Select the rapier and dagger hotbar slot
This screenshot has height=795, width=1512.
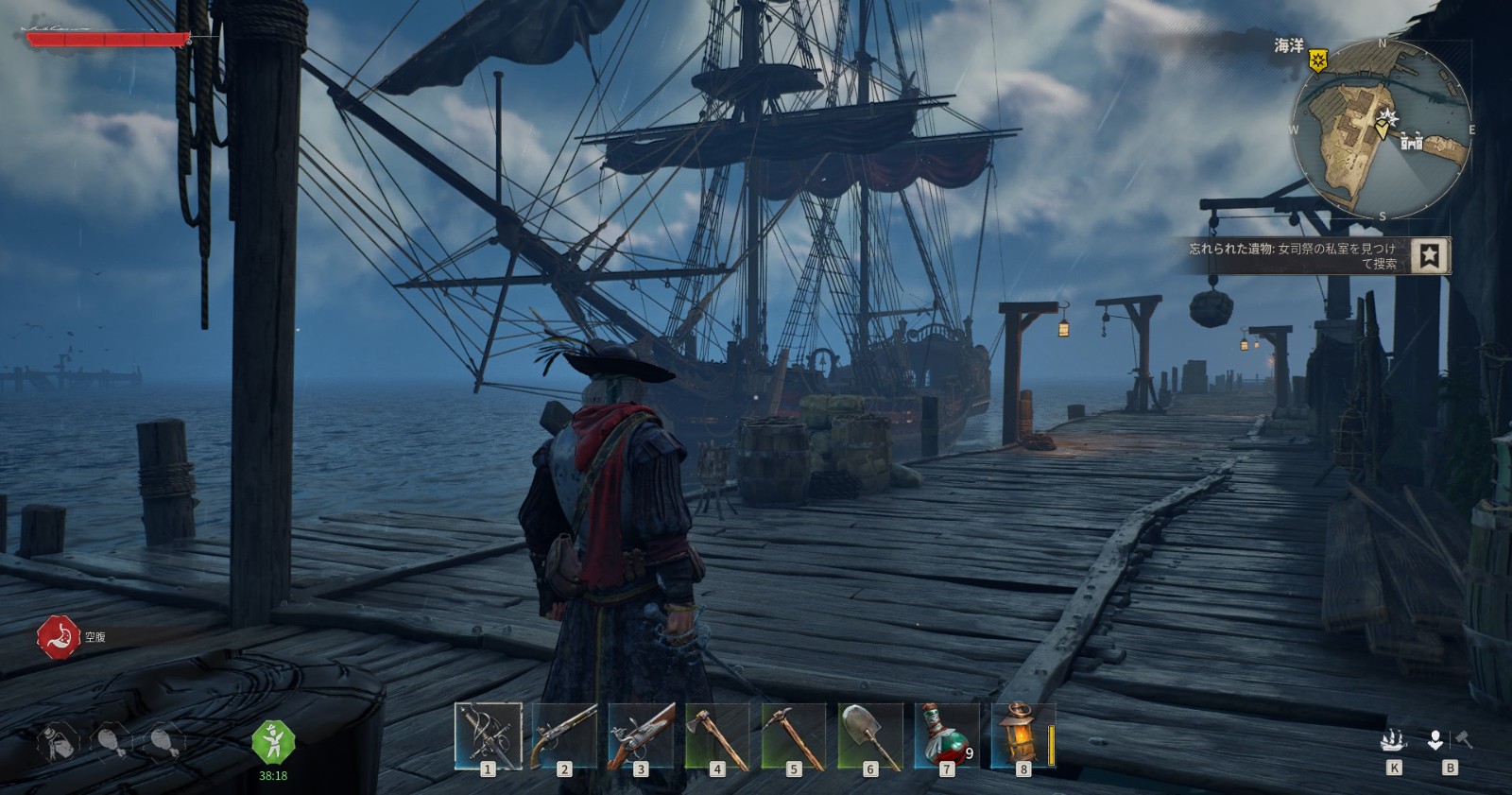[x=488, y=735]
